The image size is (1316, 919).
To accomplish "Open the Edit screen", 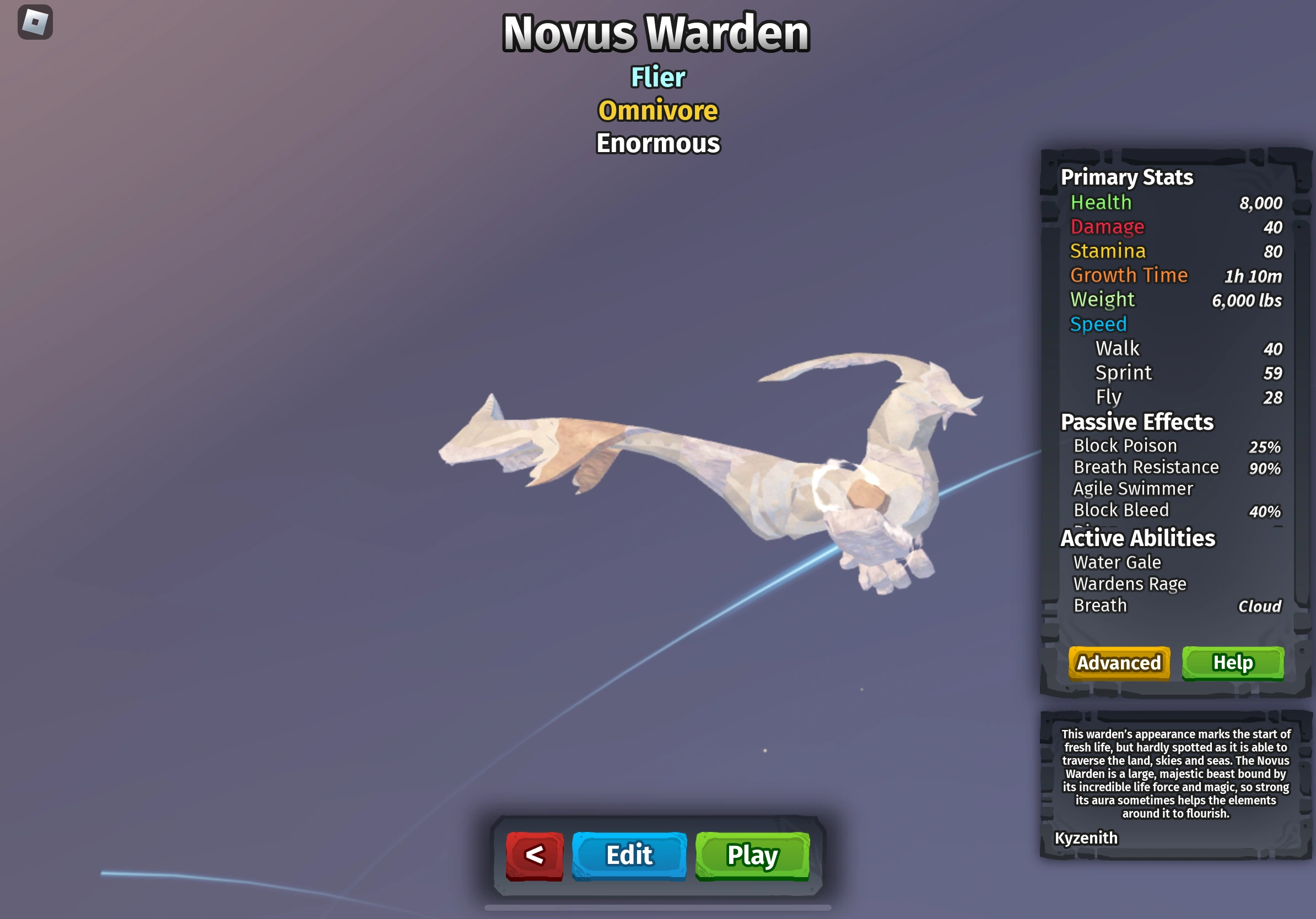I will pos(629,856).
